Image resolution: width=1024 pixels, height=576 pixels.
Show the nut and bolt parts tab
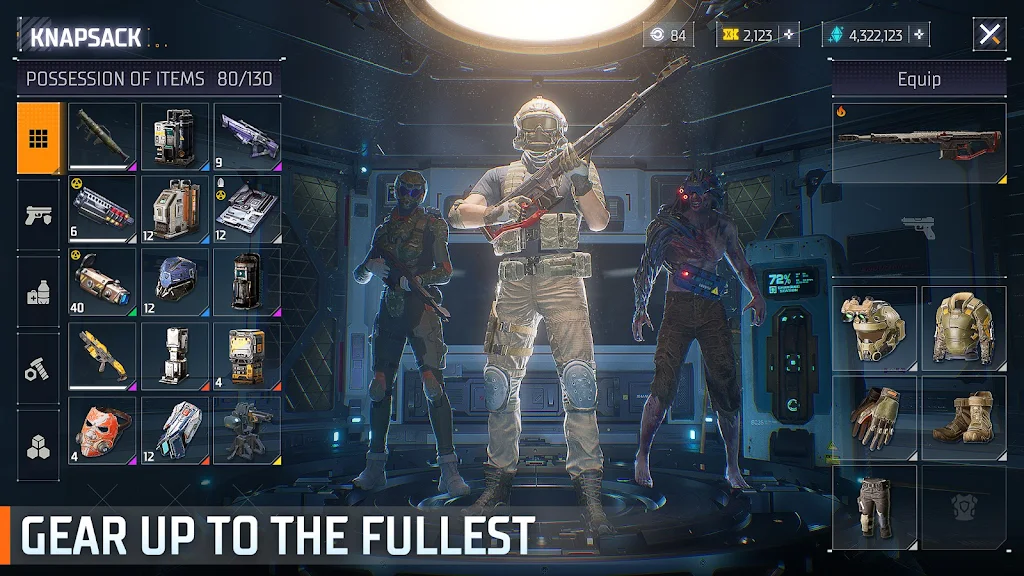(x=39, y=368)
